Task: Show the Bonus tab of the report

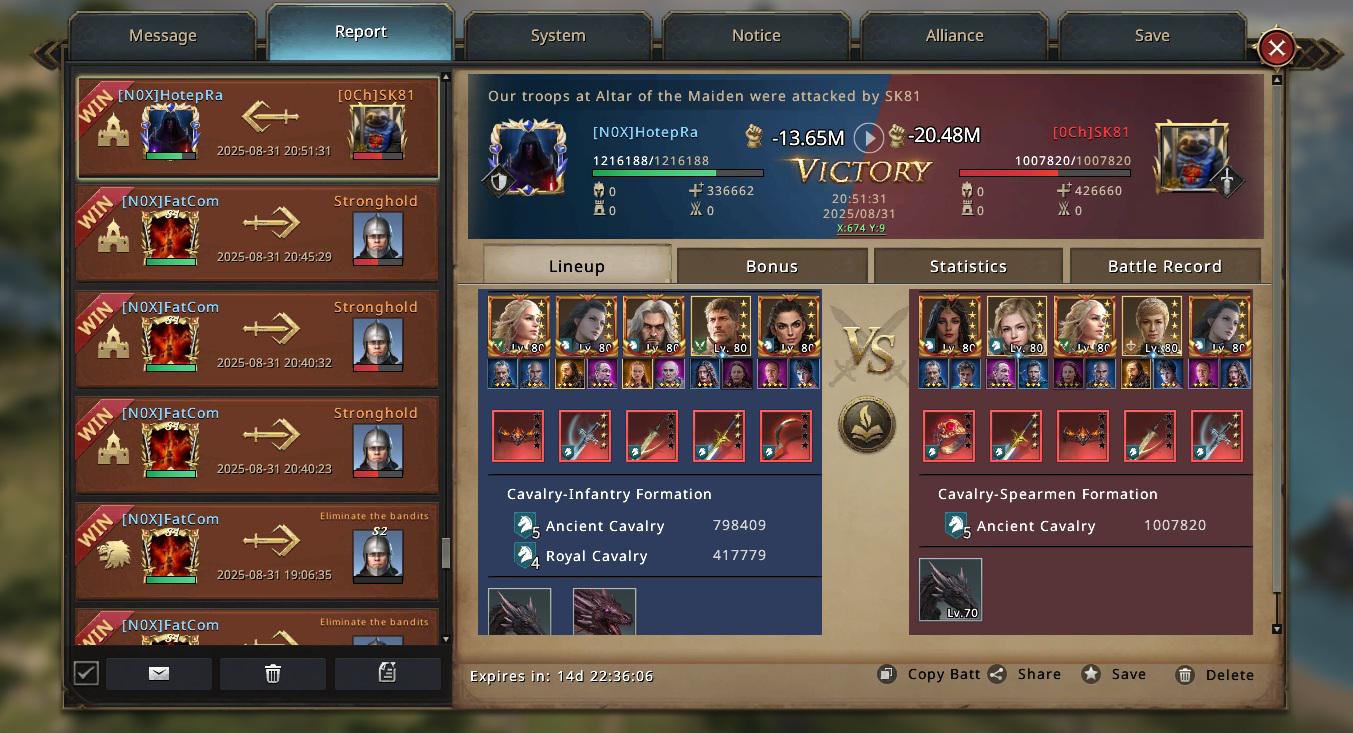Action: click(x=771, y=266)
